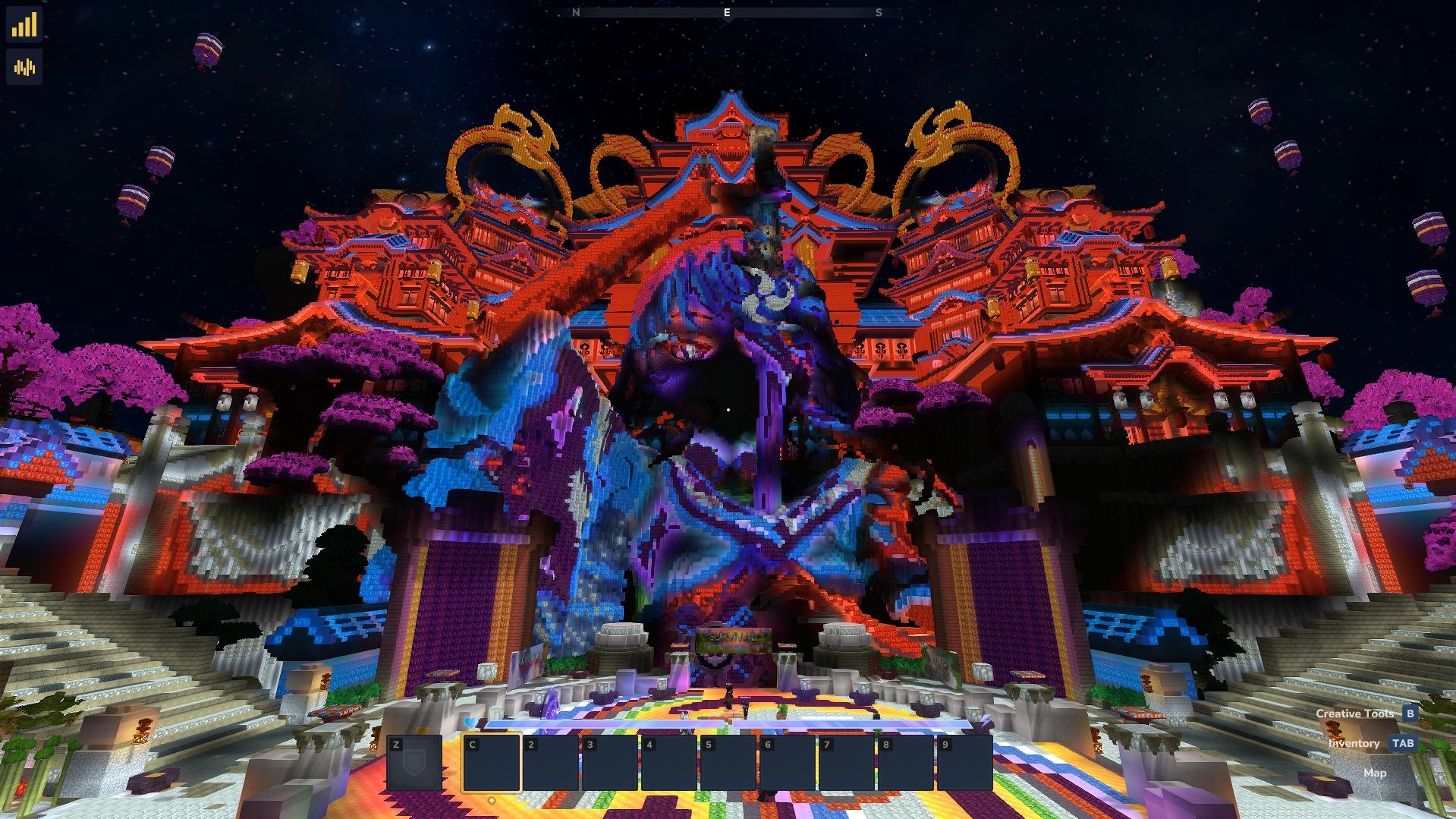Click the blue heart health icon above the hotbar
Viewport: 1456px width, 819px height.
tap(470, 722)
